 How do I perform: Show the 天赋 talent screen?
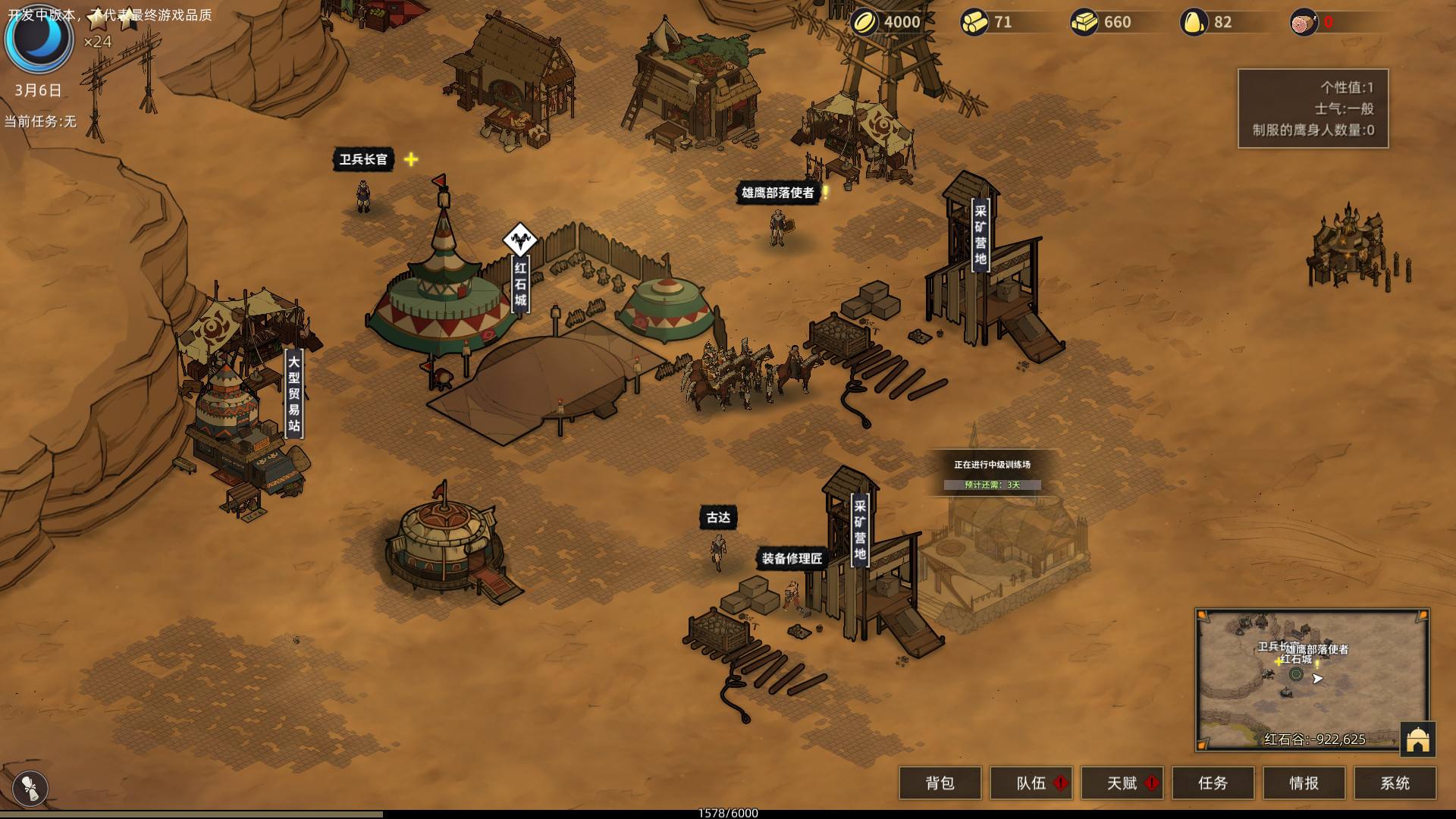click(x=1122, y=783)
